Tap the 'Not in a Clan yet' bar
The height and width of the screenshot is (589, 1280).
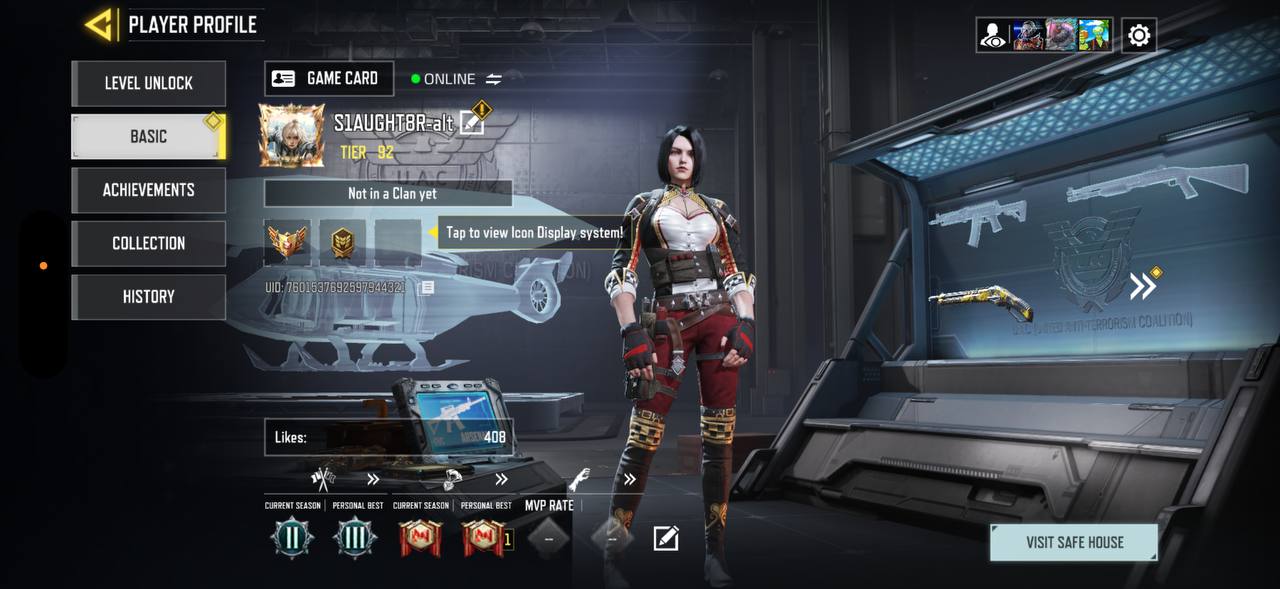click(388, 194)
